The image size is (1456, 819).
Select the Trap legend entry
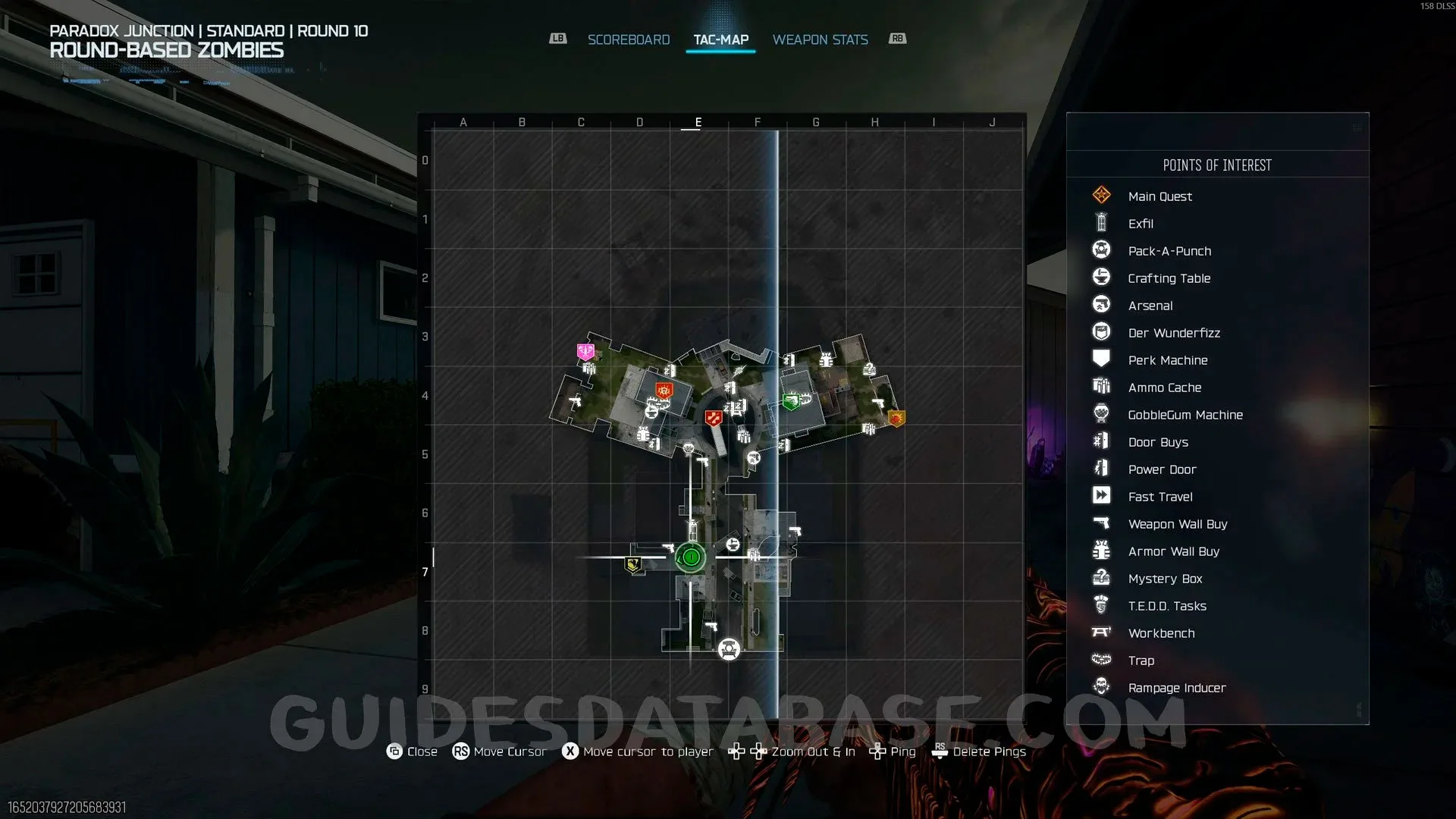1141,661
